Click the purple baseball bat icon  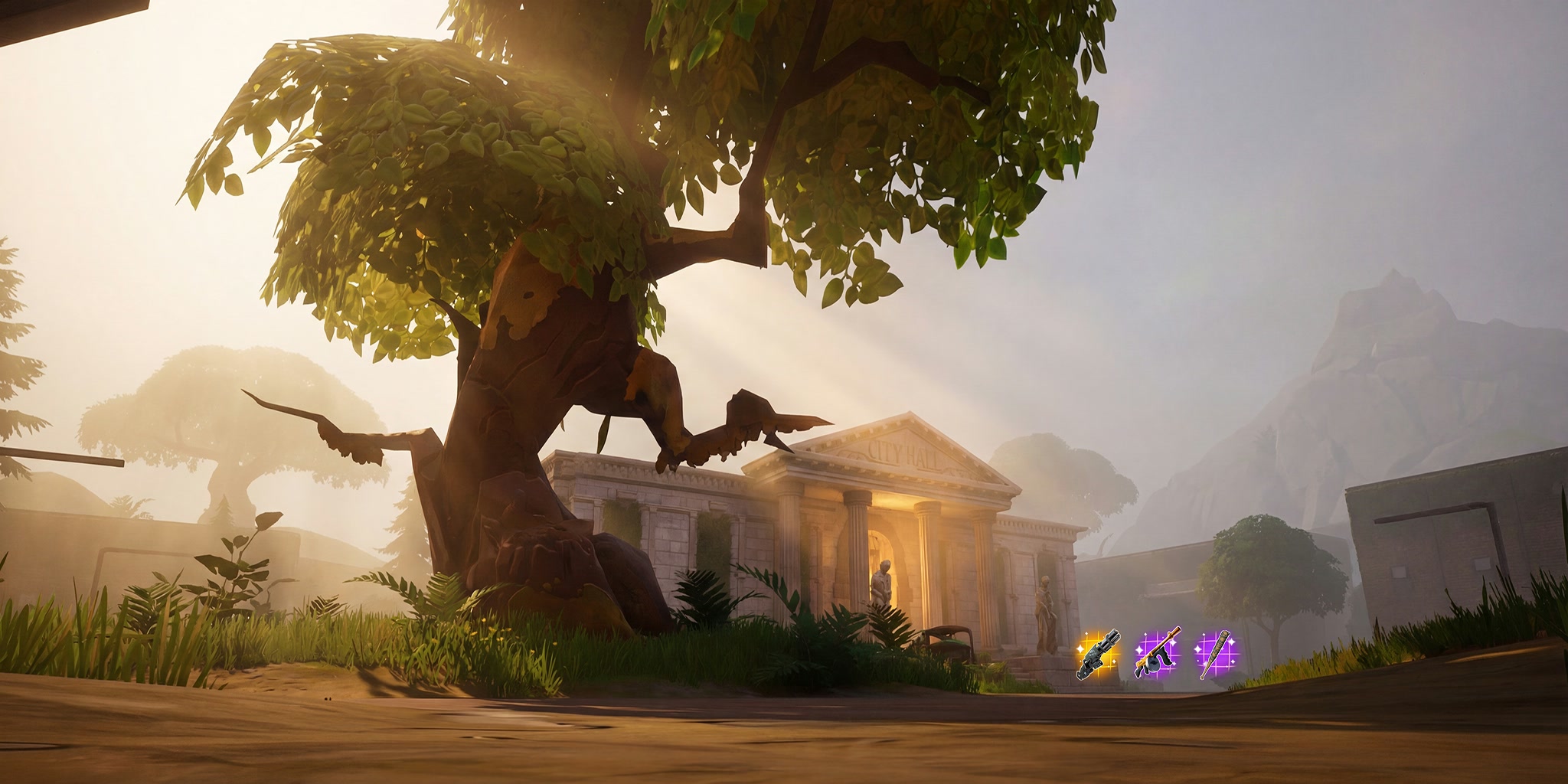pos(1216,655)
